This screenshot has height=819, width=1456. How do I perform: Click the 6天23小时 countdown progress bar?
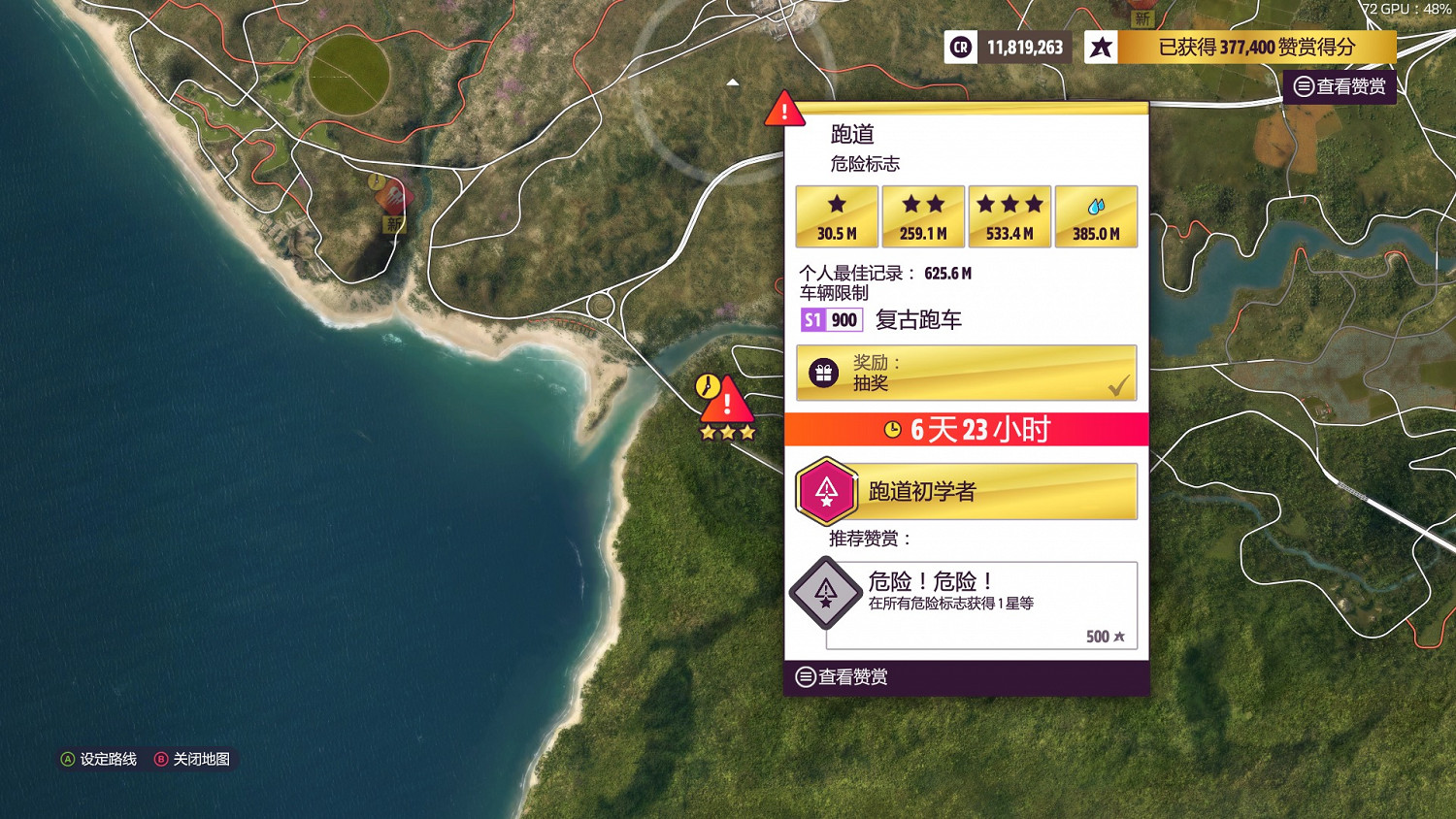coord(966,429)
